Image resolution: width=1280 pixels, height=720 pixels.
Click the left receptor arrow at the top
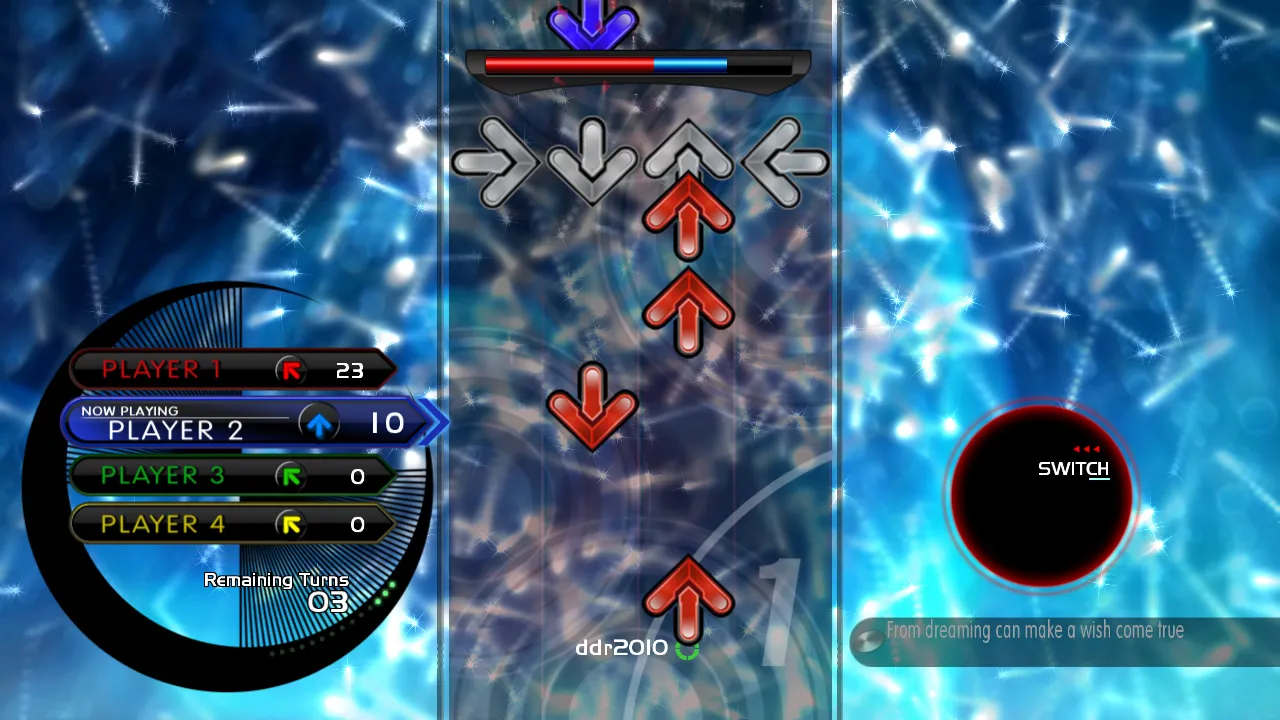[786, 160]
